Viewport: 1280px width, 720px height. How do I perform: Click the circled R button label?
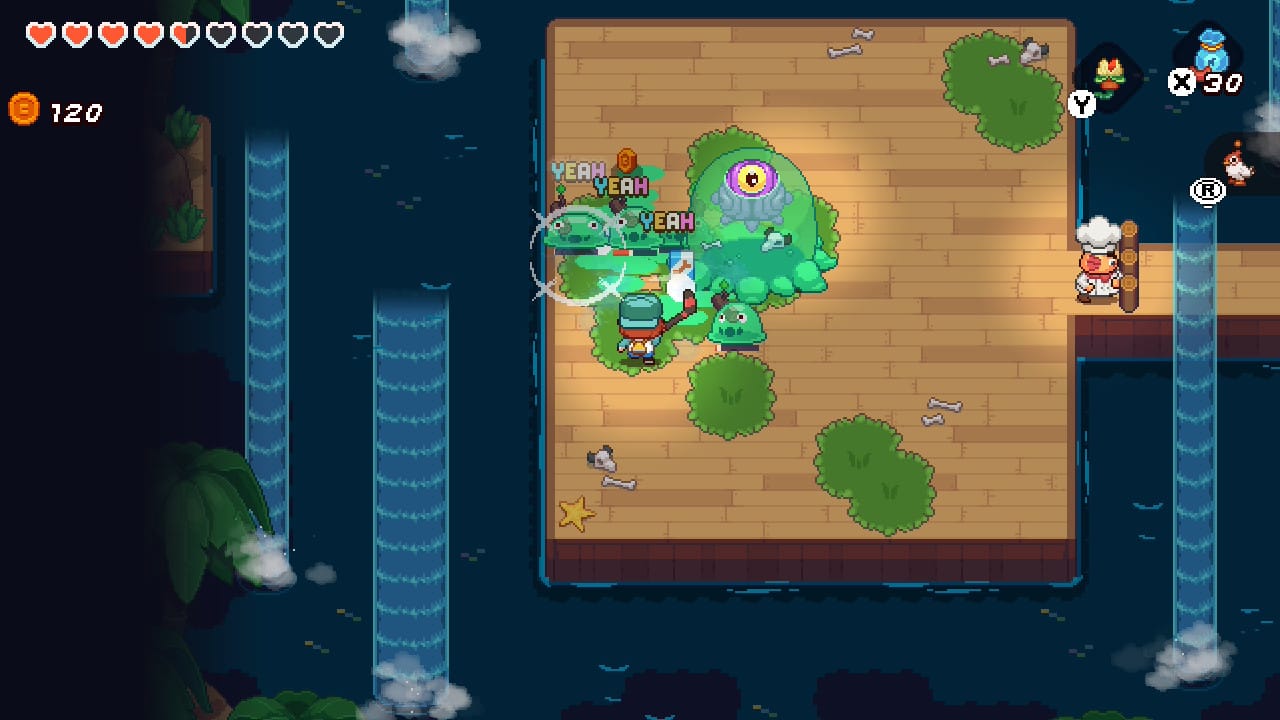1206,192
